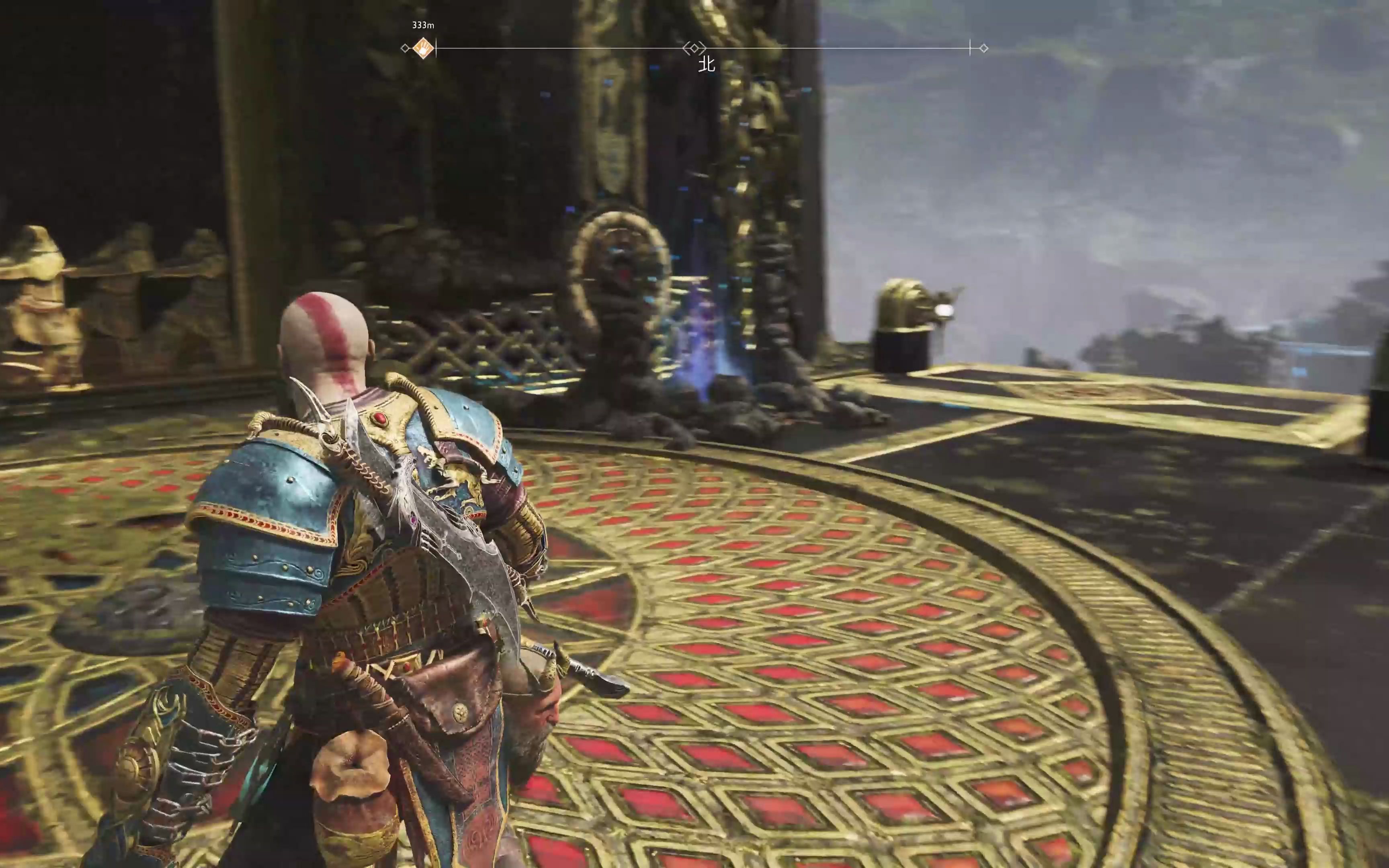Click the north marker on the compass bar
Image resolution: width=1389 pixels, height=868 pixels.
coord(706,64)
